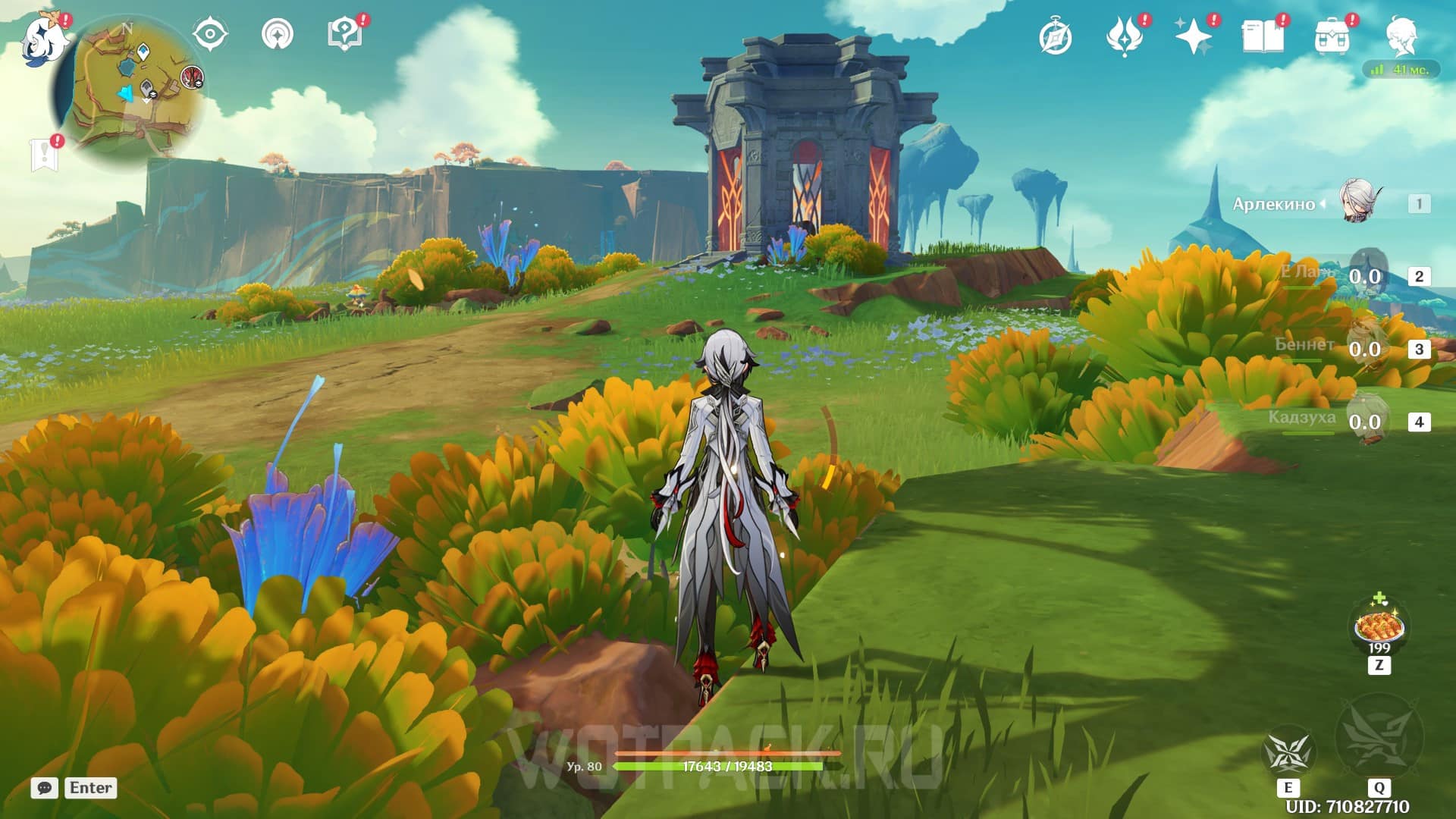Open the co-op mode icon
This screenshot has width=1456, height=819.
278,35
